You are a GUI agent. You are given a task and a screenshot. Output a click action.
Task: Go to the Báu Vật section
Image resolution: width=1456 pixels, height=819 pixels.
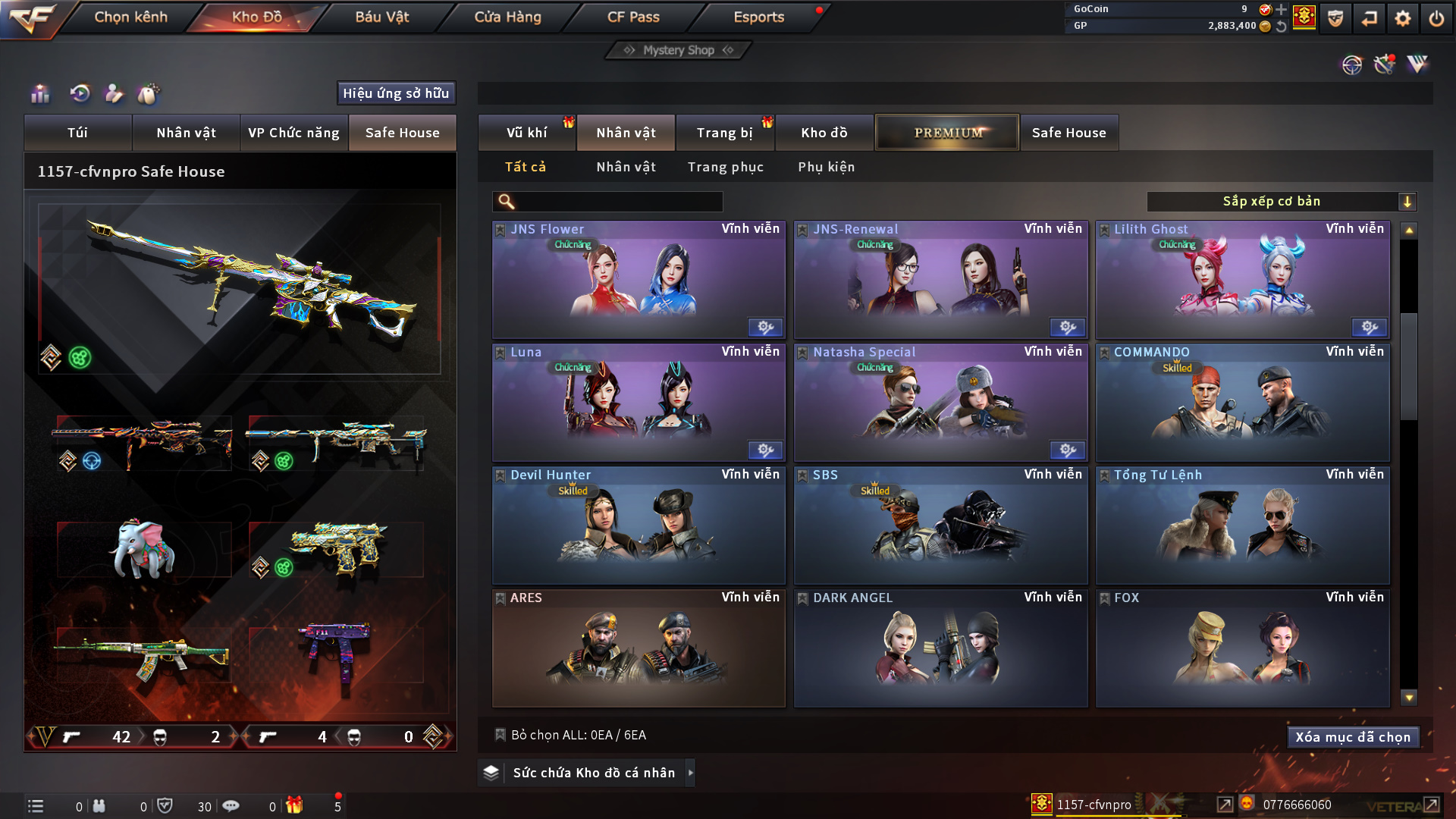[x=381, y=17]
